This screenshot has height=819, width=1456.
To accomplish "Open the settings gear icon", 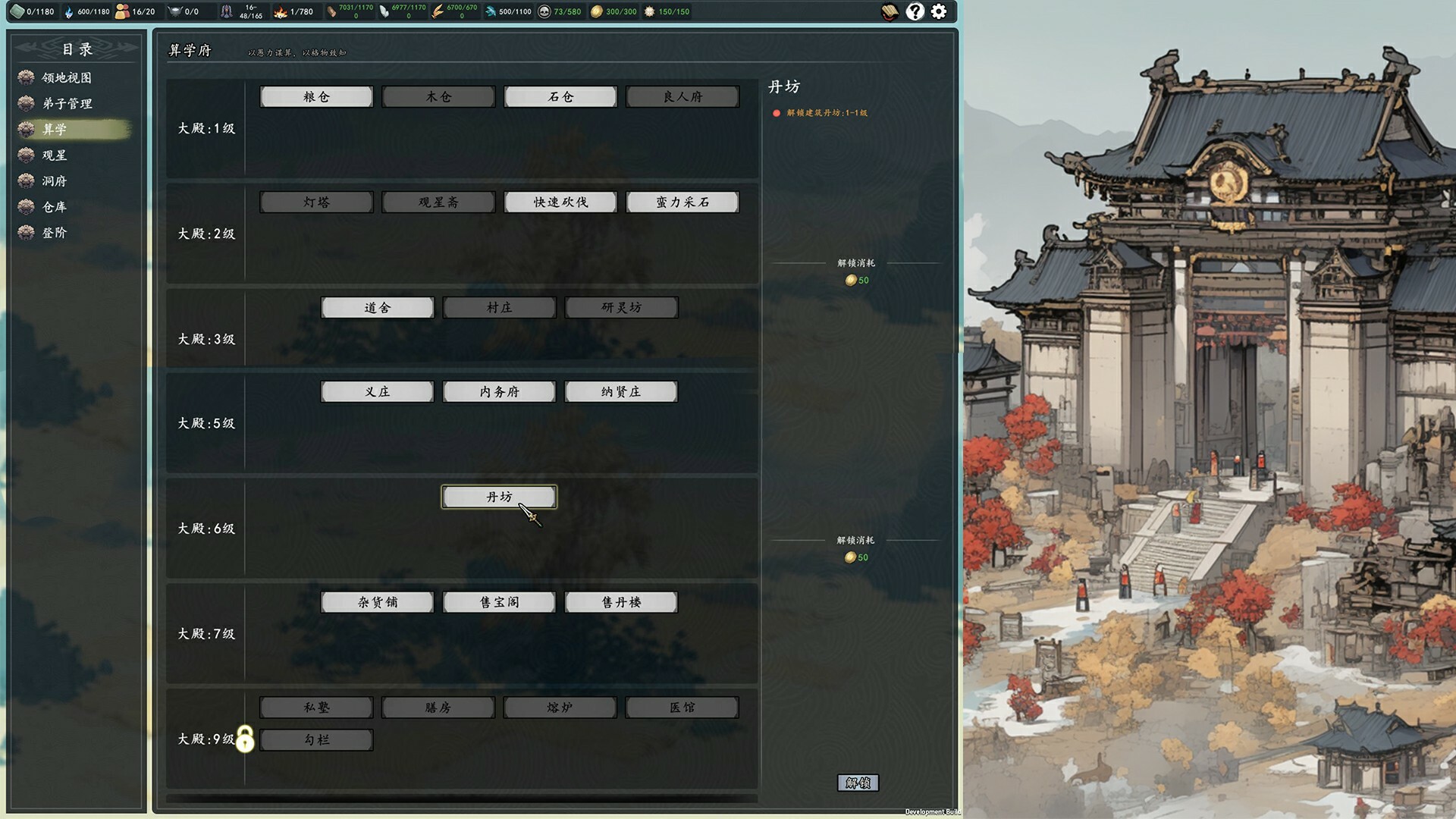I will pos(939,11).
